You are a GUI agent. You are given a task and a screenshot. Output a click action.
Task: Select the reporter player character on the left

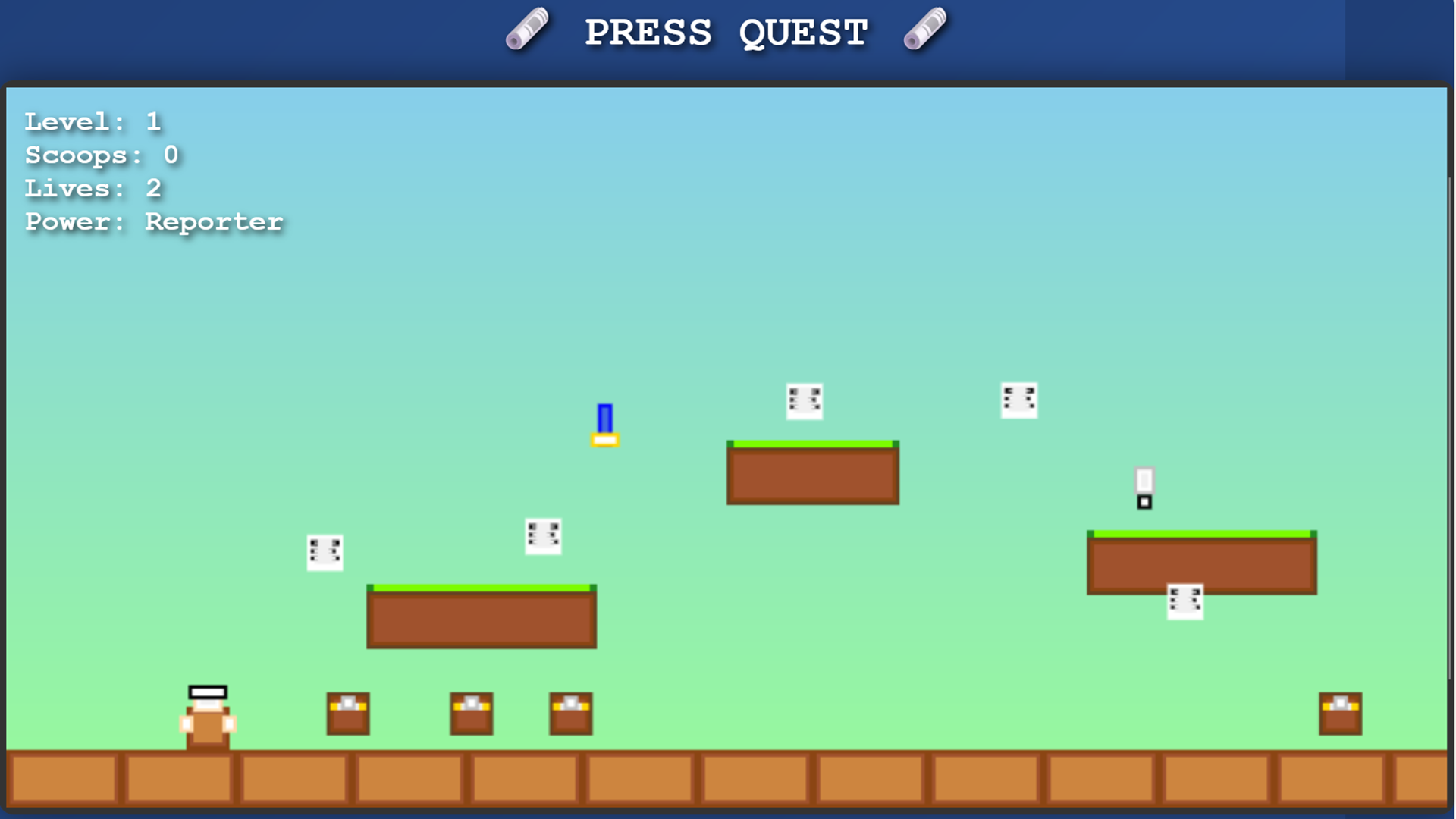(209, 717)
